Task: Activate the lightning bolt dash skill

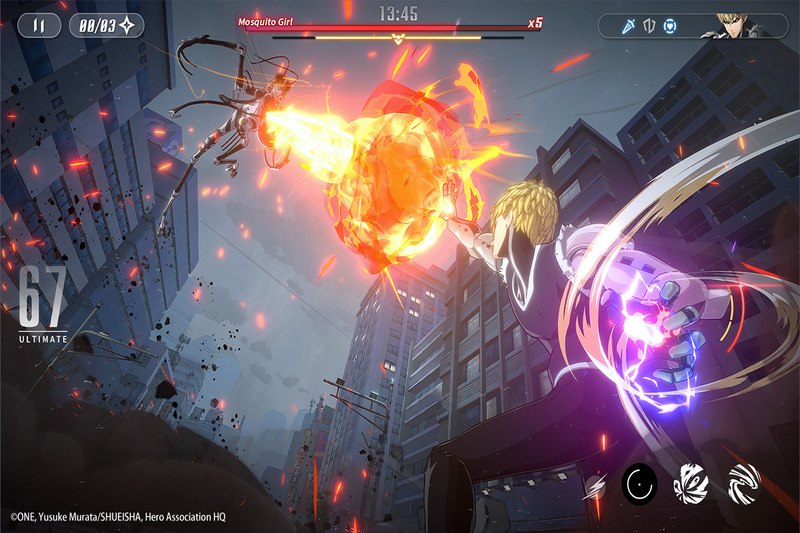Action: pos(594,485)
